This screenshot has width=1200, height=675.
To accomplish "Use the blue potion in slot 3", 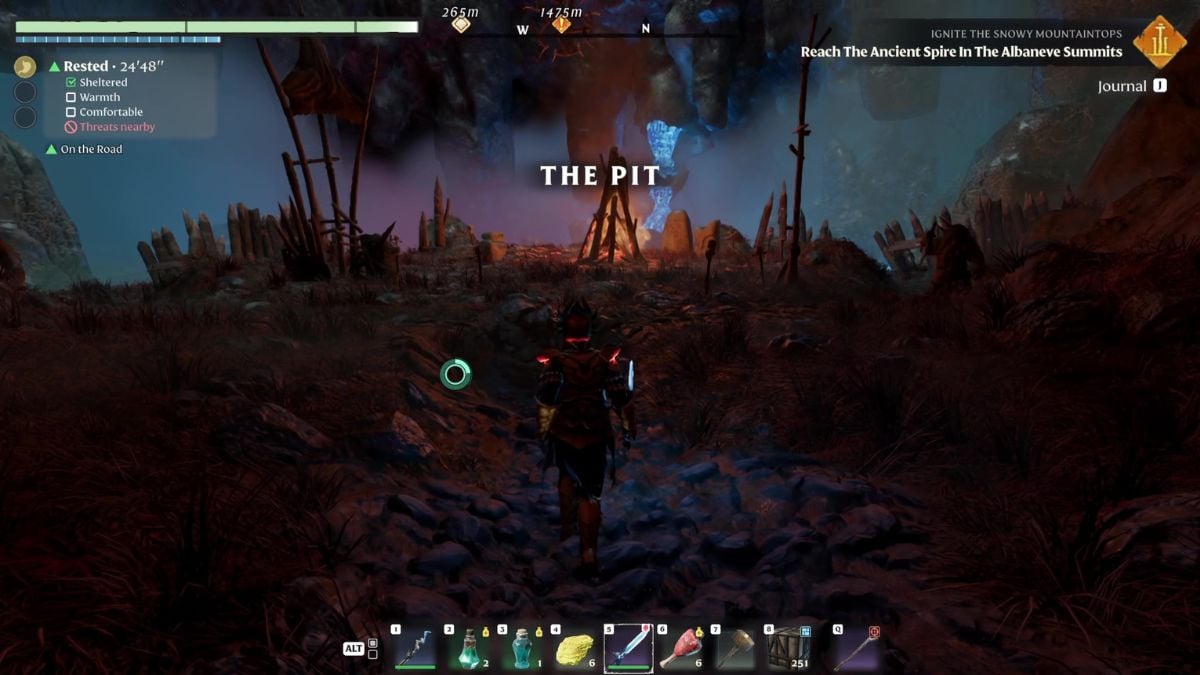I will click(522, 648).
